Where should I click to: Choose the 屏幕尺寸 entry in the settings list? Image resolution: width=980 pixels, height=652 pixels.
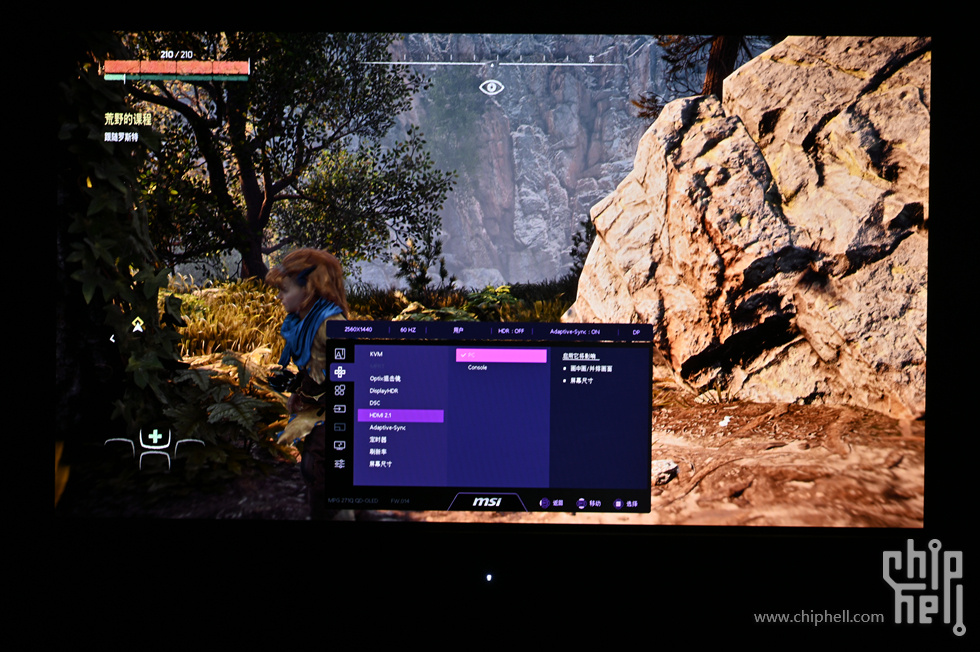(x=381, y=464)
